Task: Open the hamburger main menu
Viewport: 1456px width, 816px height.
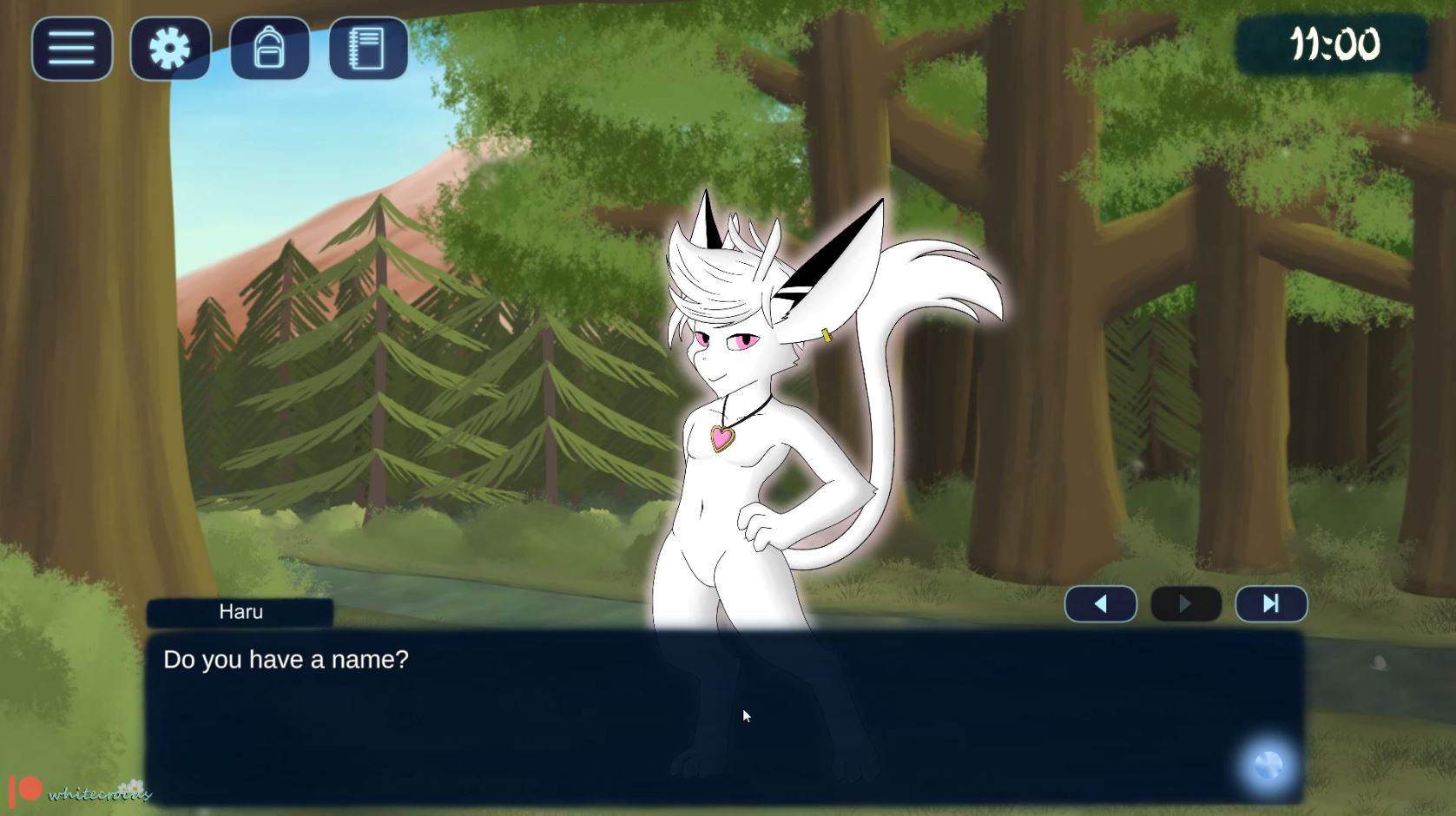Action: 72,49
